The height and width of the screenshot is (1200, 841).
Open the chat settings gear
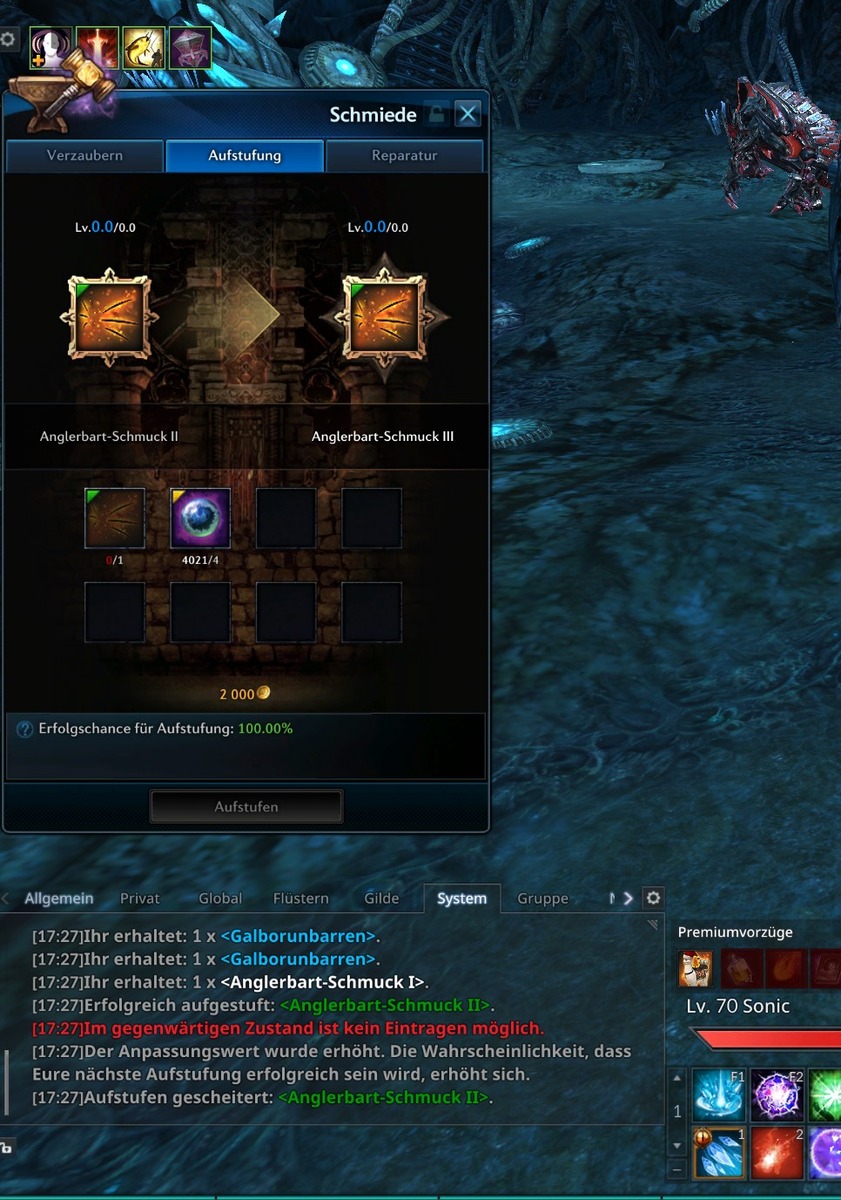[653, 898]
